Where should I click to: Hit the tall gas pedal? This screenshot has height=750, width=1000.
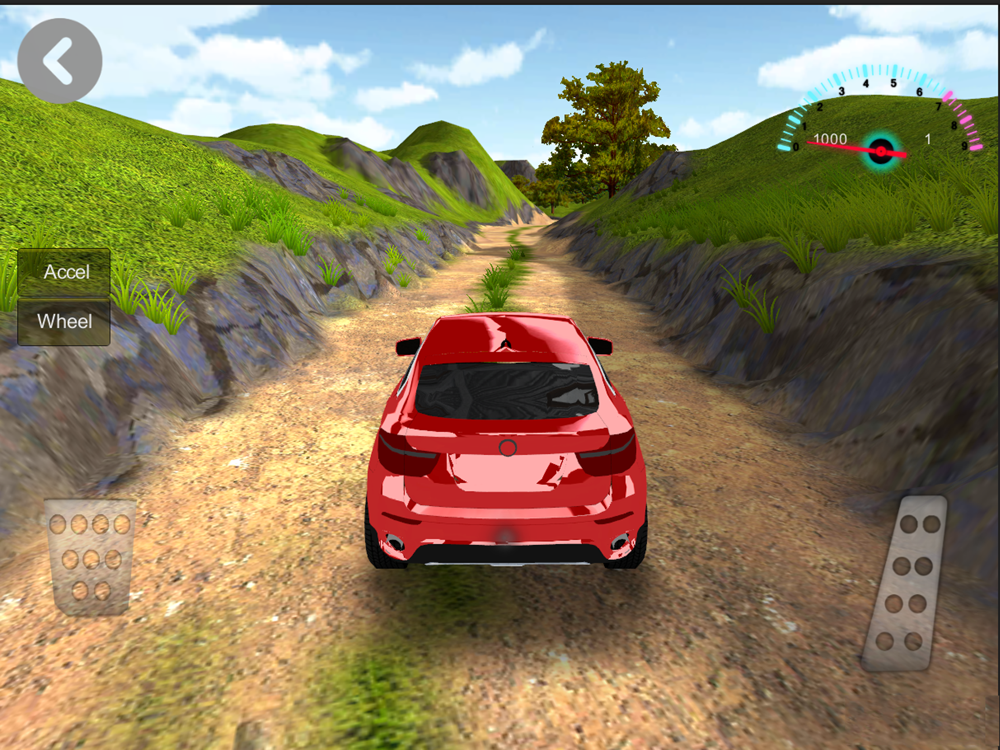(x=906, y=582)
